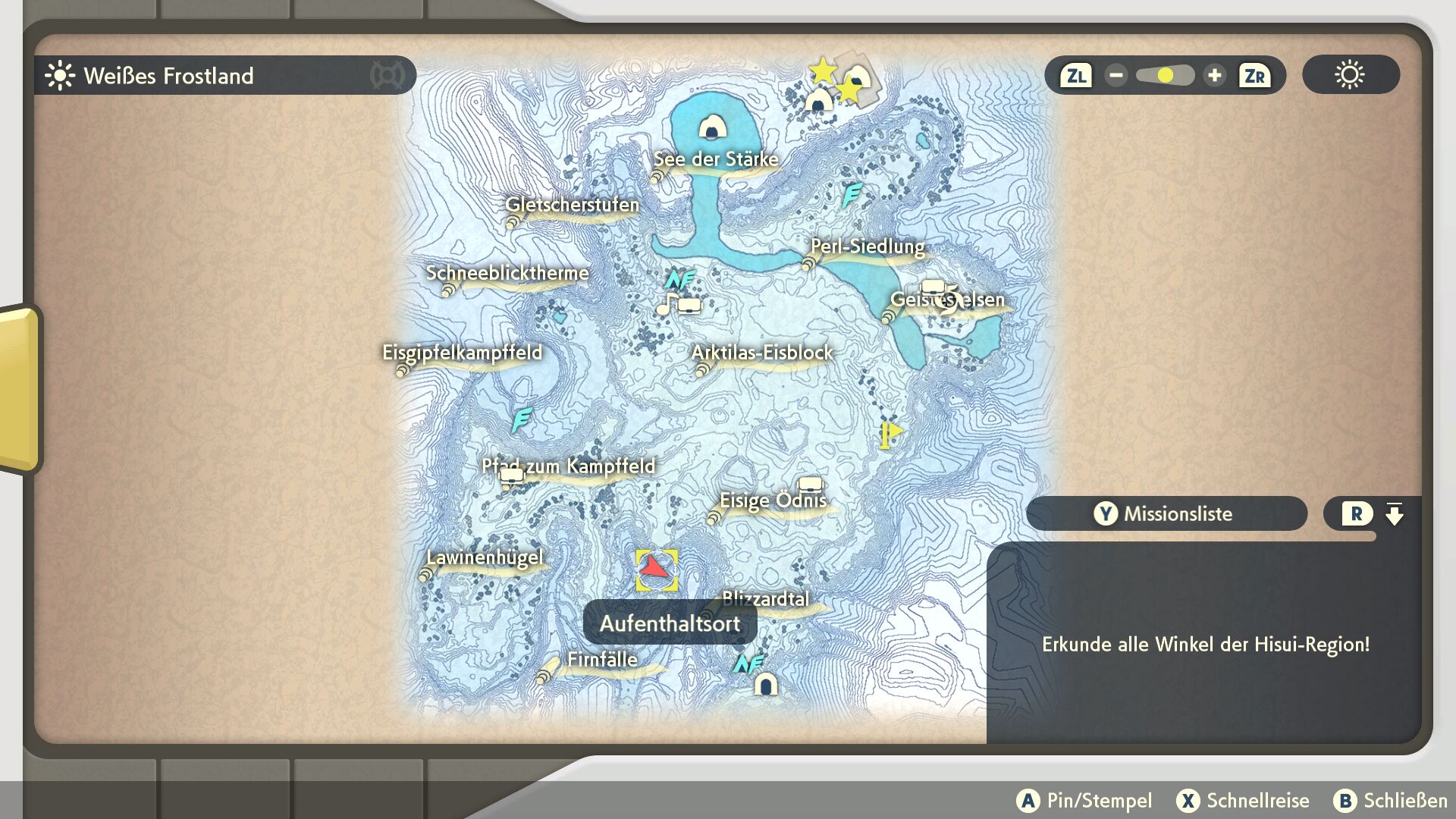
Task: Select Eisgipfelkampffeld on the map
Action: pyautogui.click(x=462, y=353)
